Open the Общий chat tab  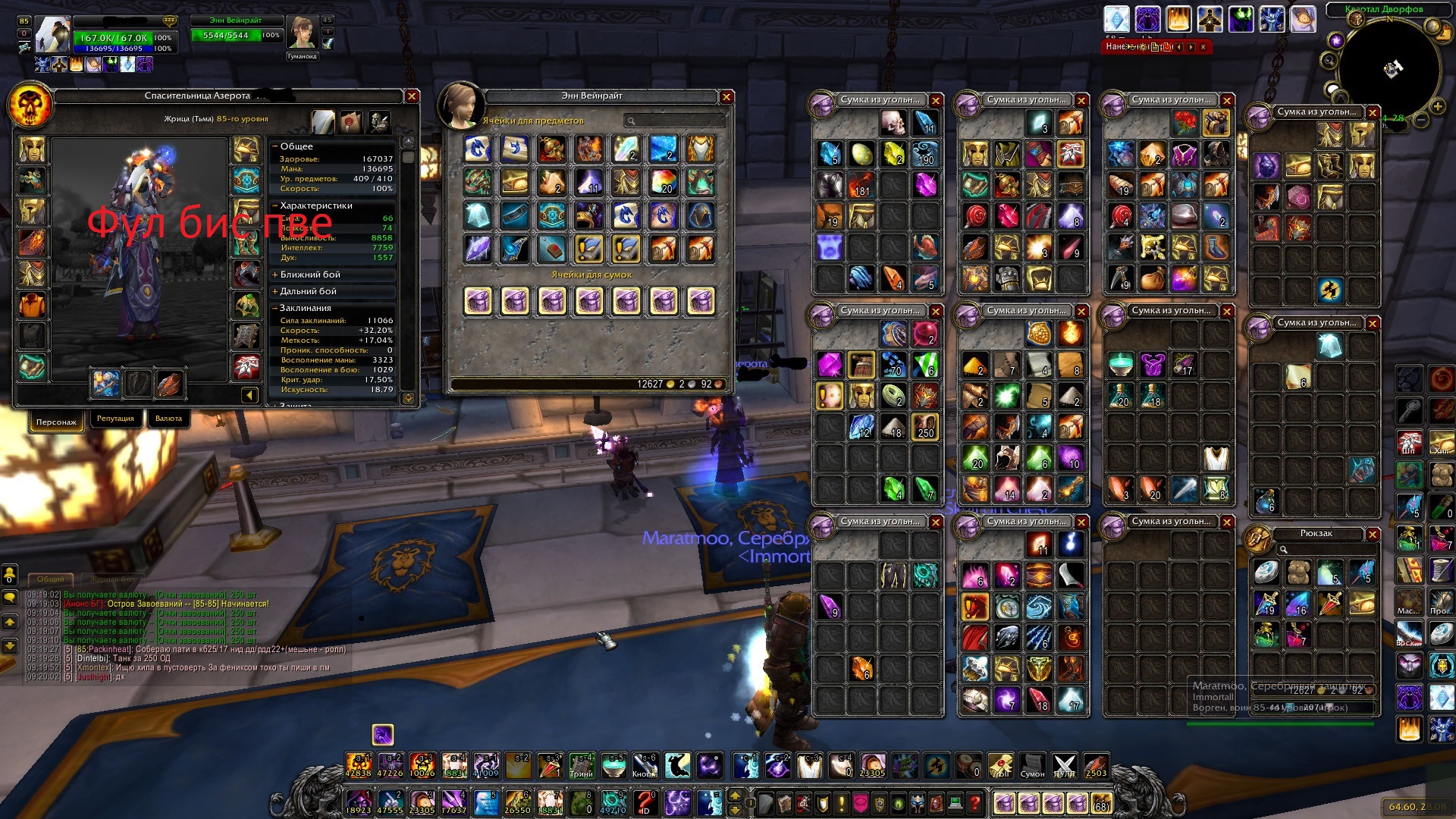click(51, 579)
